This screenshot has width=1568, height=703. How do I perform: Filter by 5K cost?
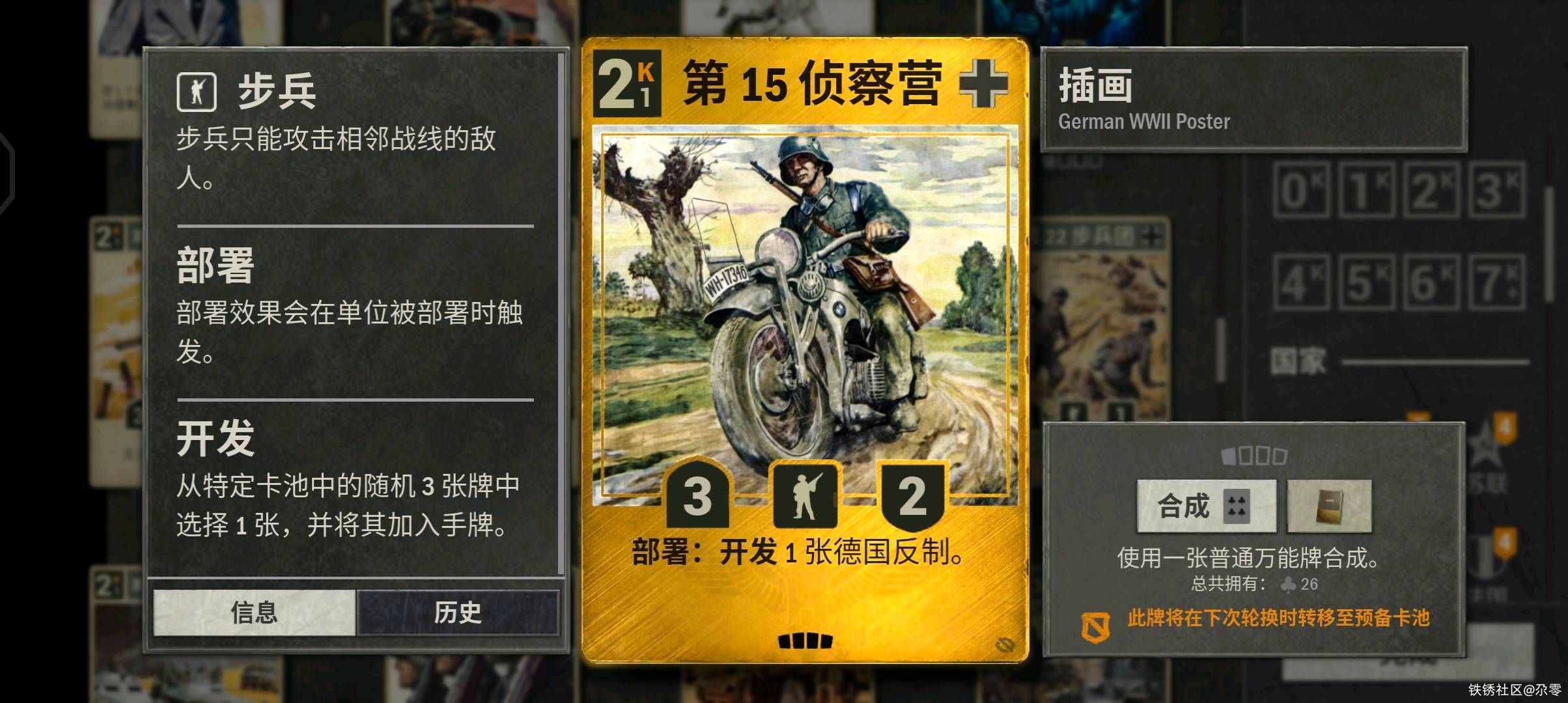(x=1366, y=282)
